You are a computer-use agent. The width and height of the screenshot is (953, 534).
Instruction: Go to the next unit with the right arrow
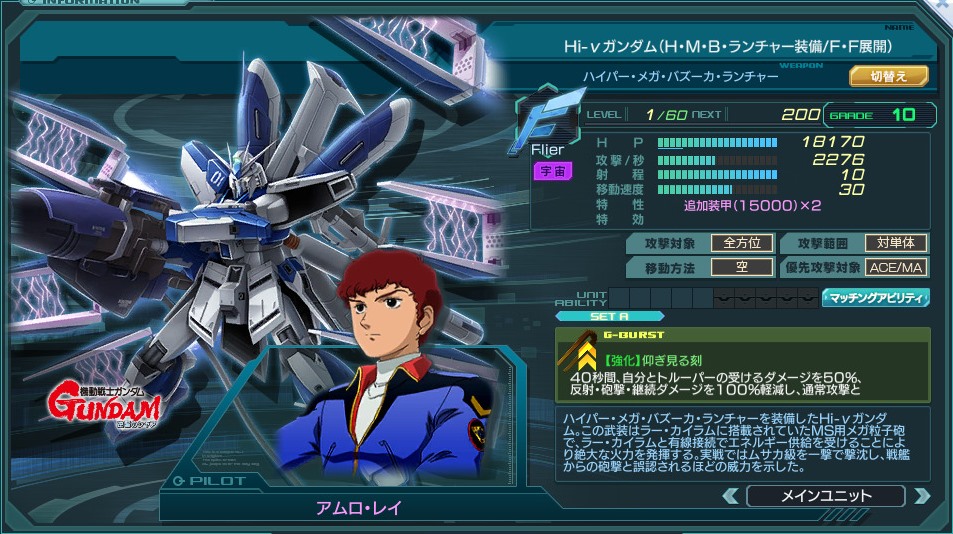click(x=921, y=496)
